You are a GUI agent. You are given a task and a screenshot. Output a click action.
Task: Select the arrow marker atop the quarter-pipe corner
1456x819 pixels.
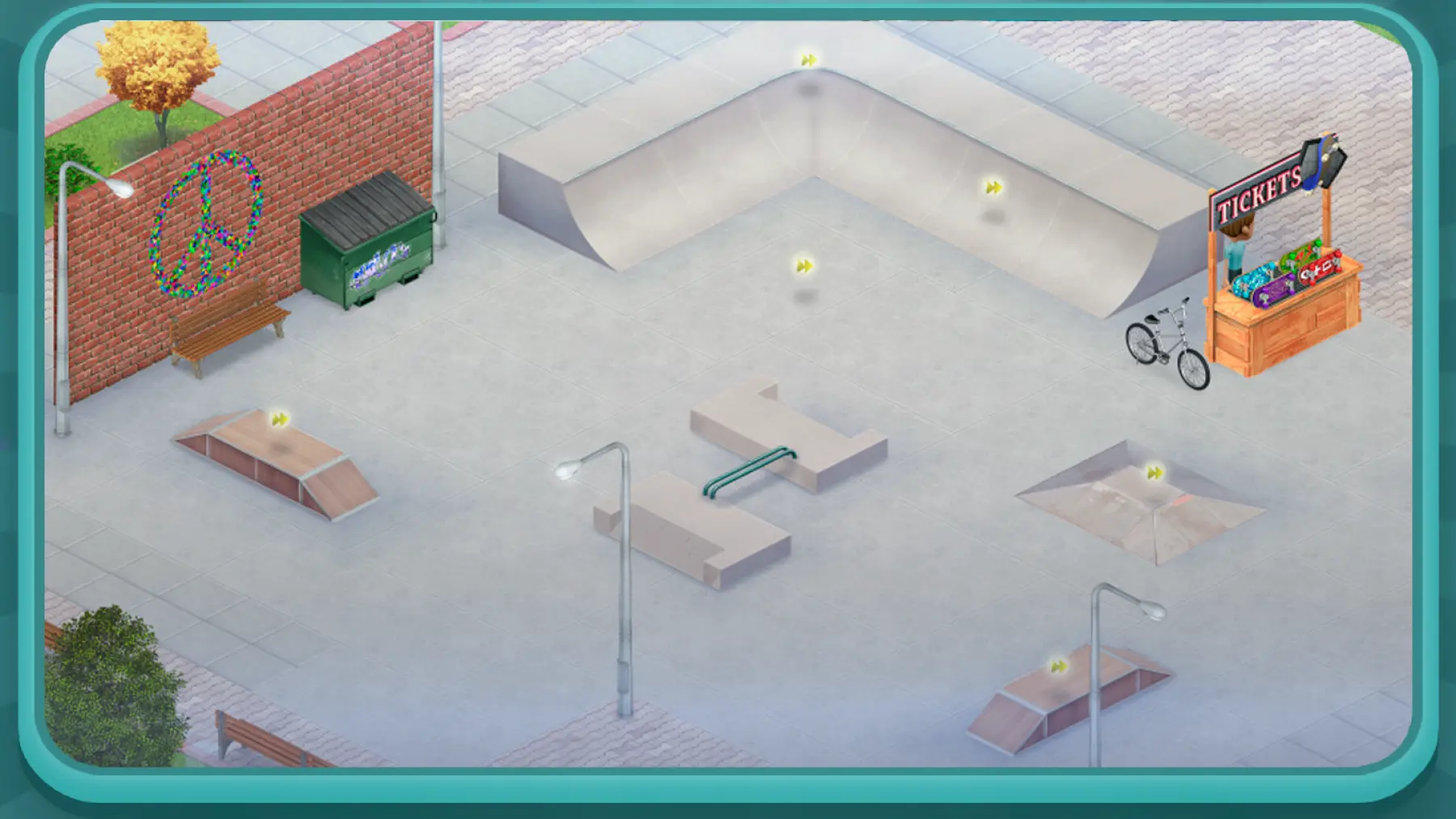808,61
